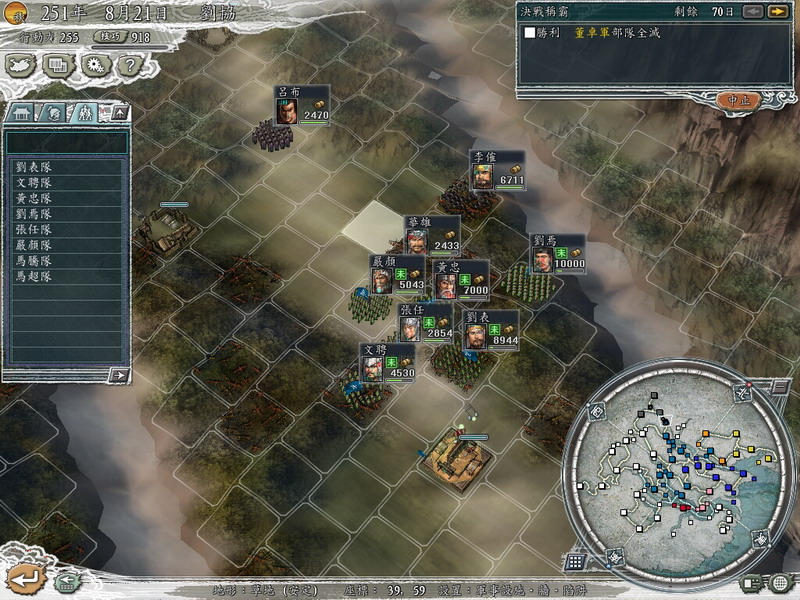Click the return arrow button
Screen dimensions: 800x600
coord(25,577)
